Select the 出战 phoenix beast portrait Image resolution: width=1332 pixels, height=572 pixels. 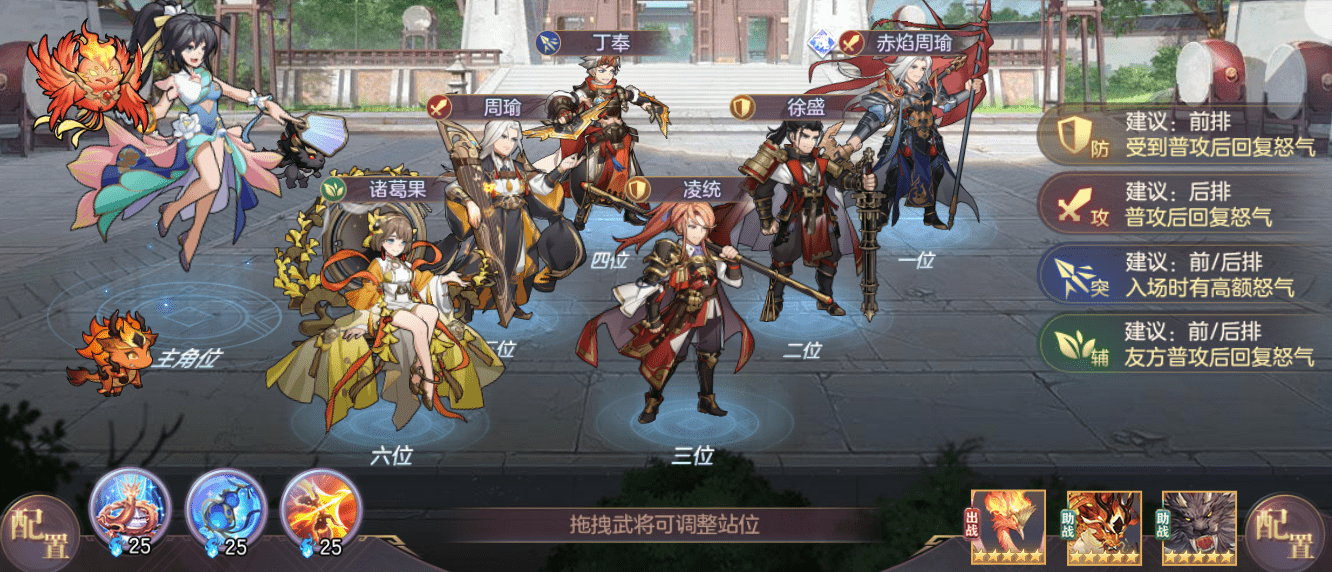(1008, 527)
